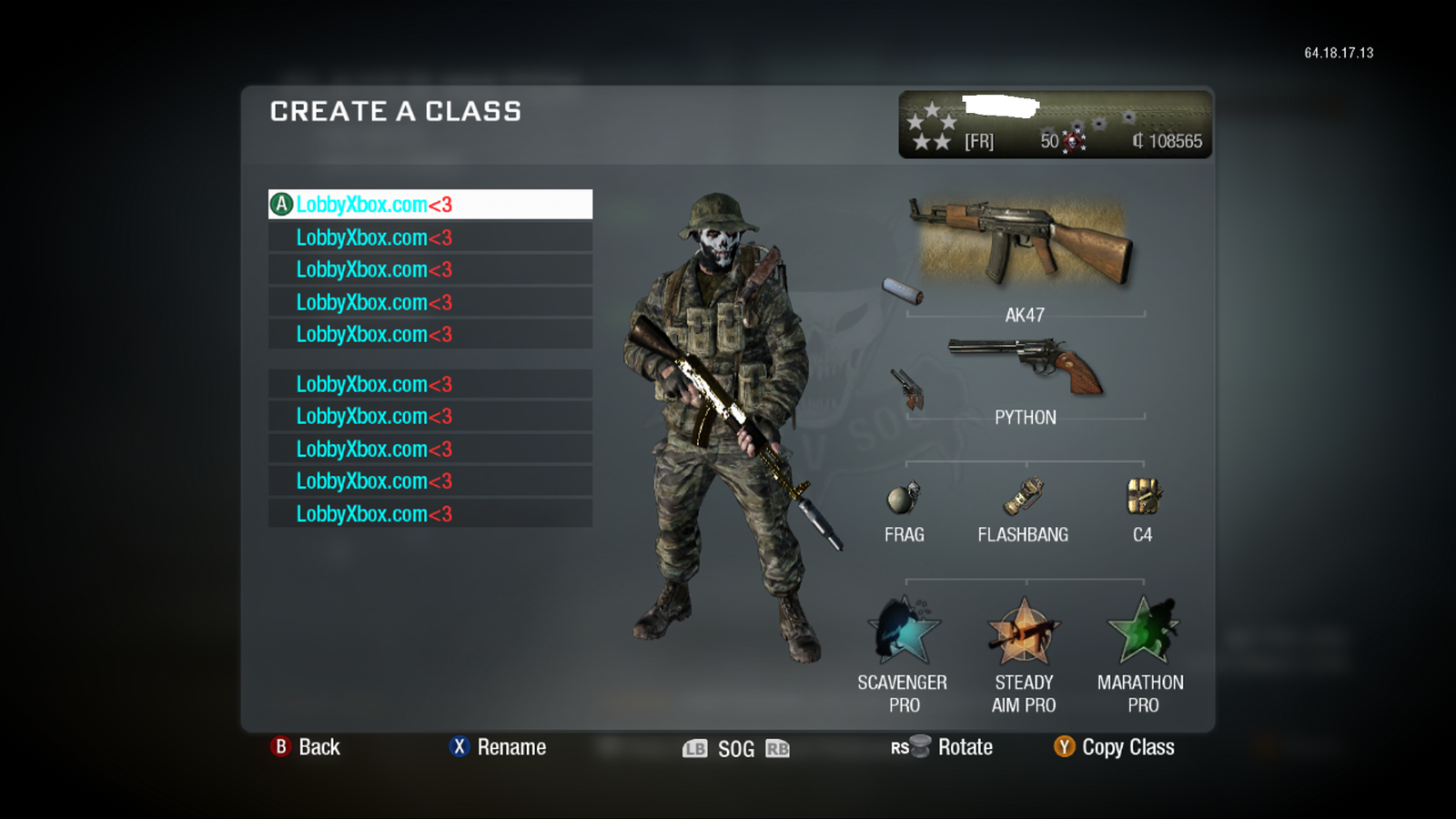Click the small dual pistol icon near Python
The width and height of the screenshot is (1456, 819).
tap(908, 389)
